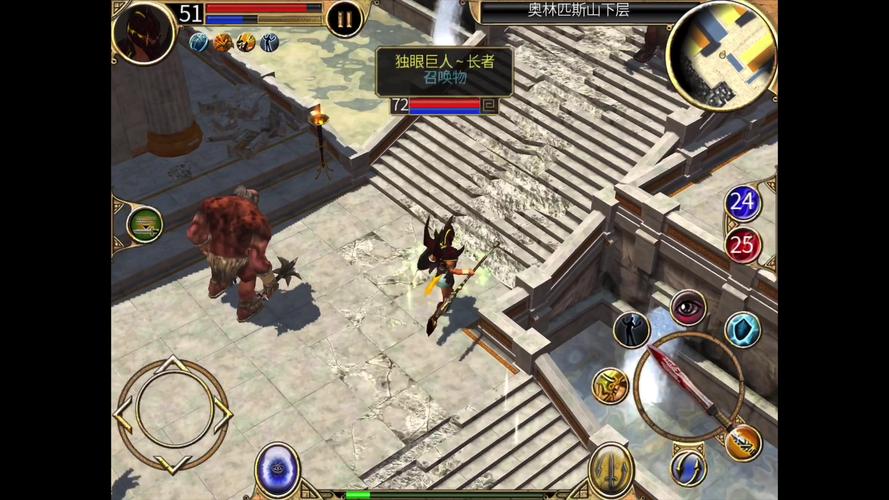889x500 pixels.
Task: Tap the golden trident weapon button
Action: coord(610,468)
